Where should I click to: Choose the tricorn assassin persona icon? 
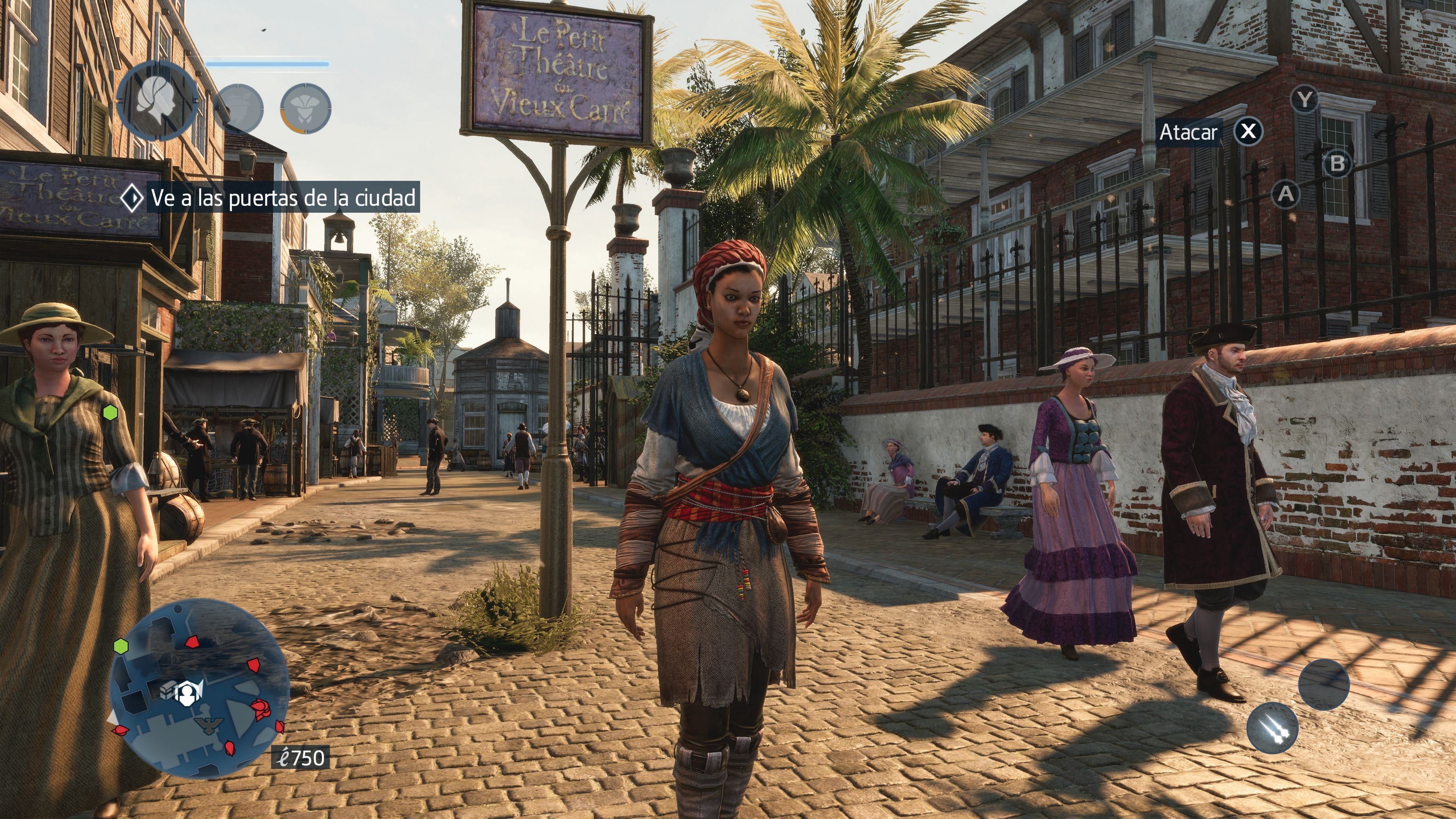306,108
